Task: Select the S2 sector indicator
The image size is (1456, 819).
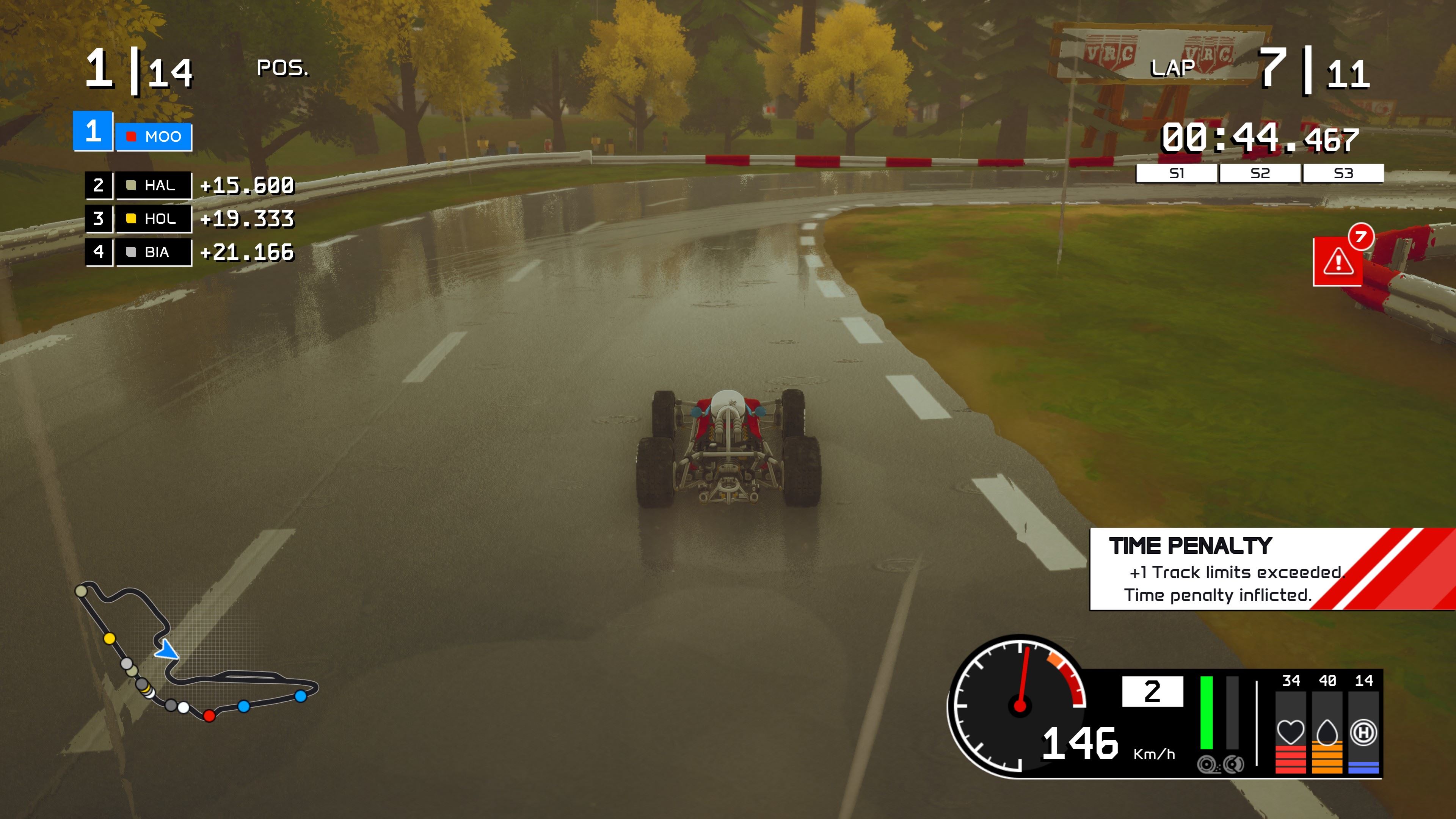Action: tap(1260, 174)
